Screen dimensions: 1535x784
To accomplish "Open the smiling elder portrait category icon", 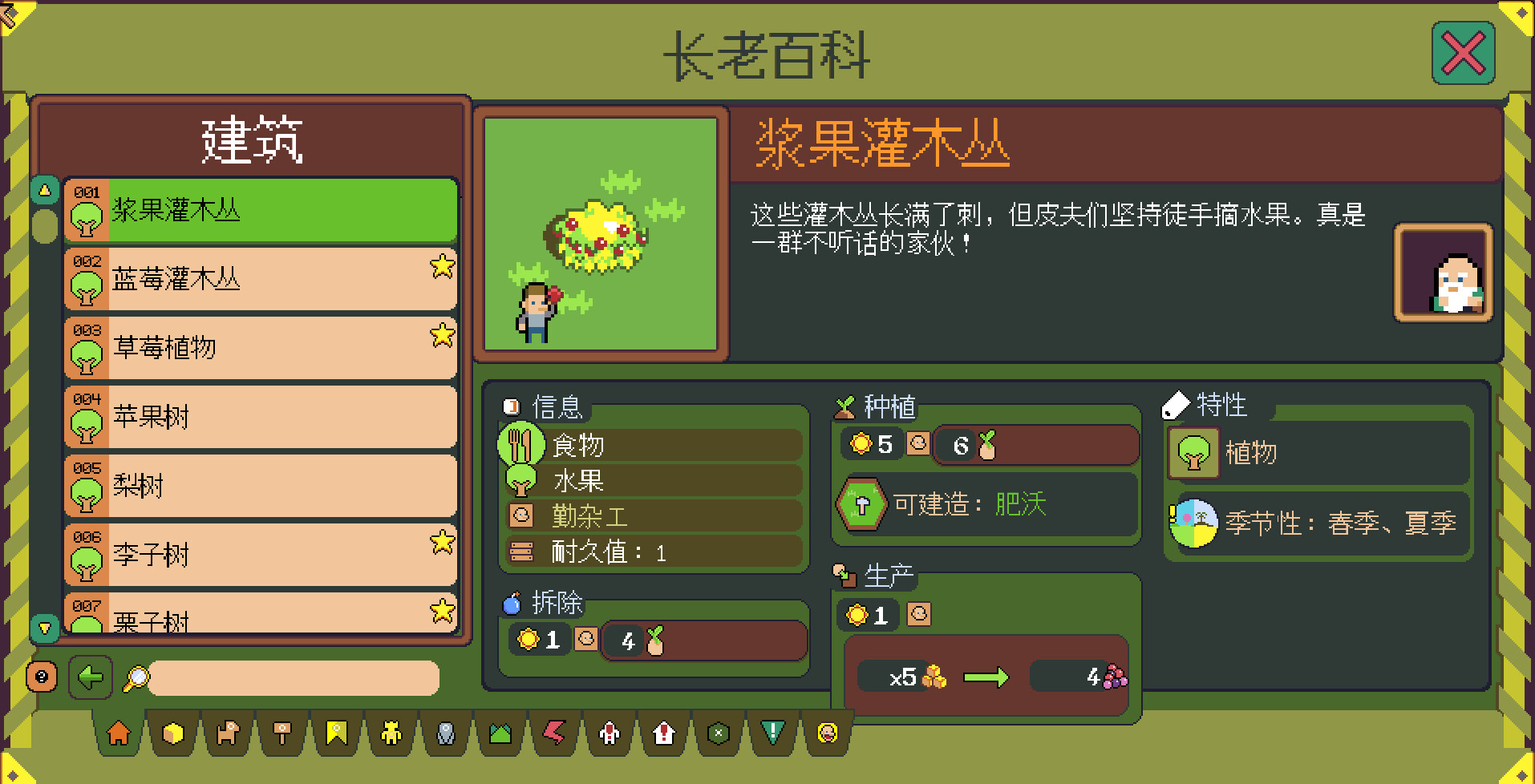I will pos(825,733).
